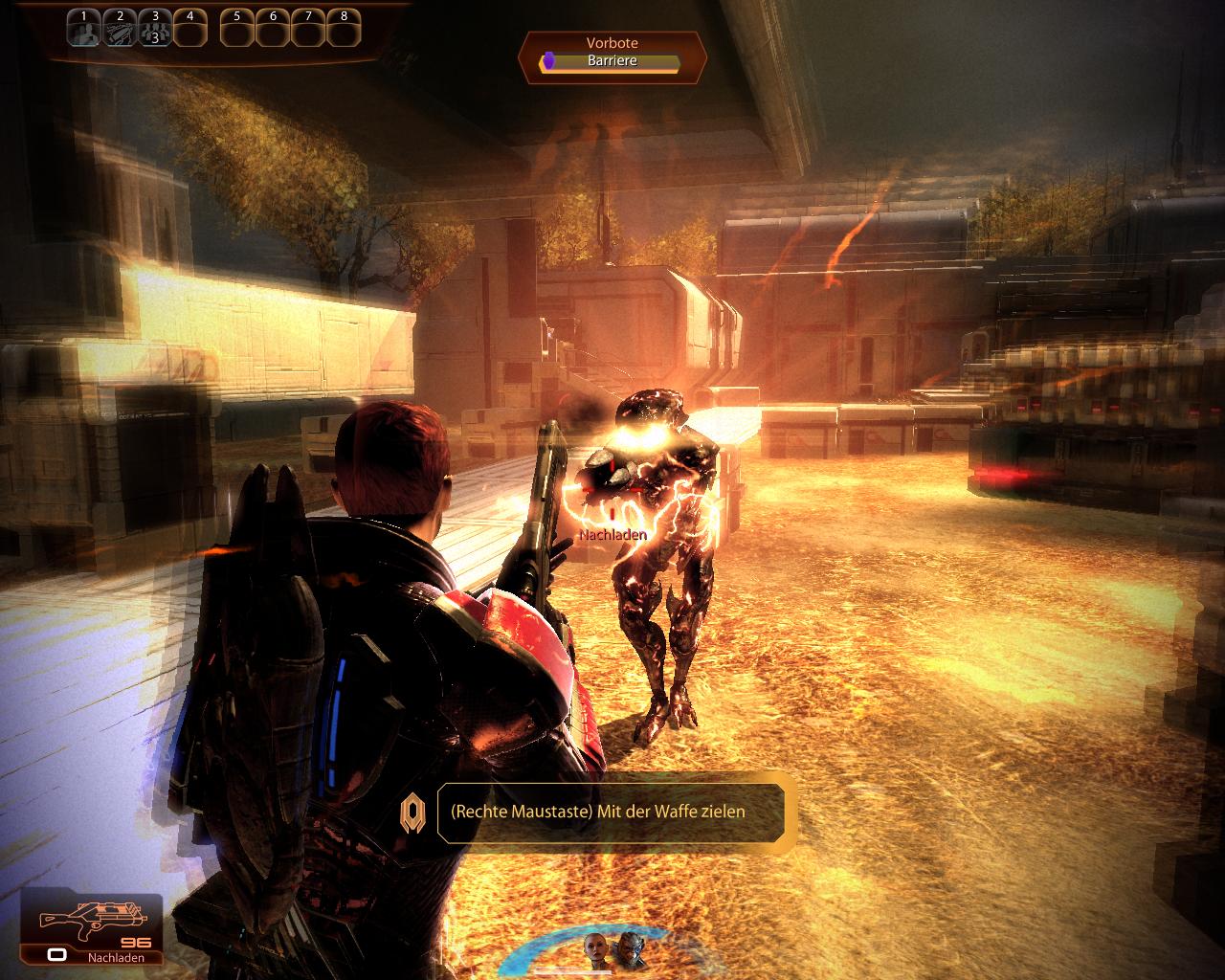
Task: Click the (Rechte Maustaste) zielen tooltip banner
Action: (x=612, y=812)
